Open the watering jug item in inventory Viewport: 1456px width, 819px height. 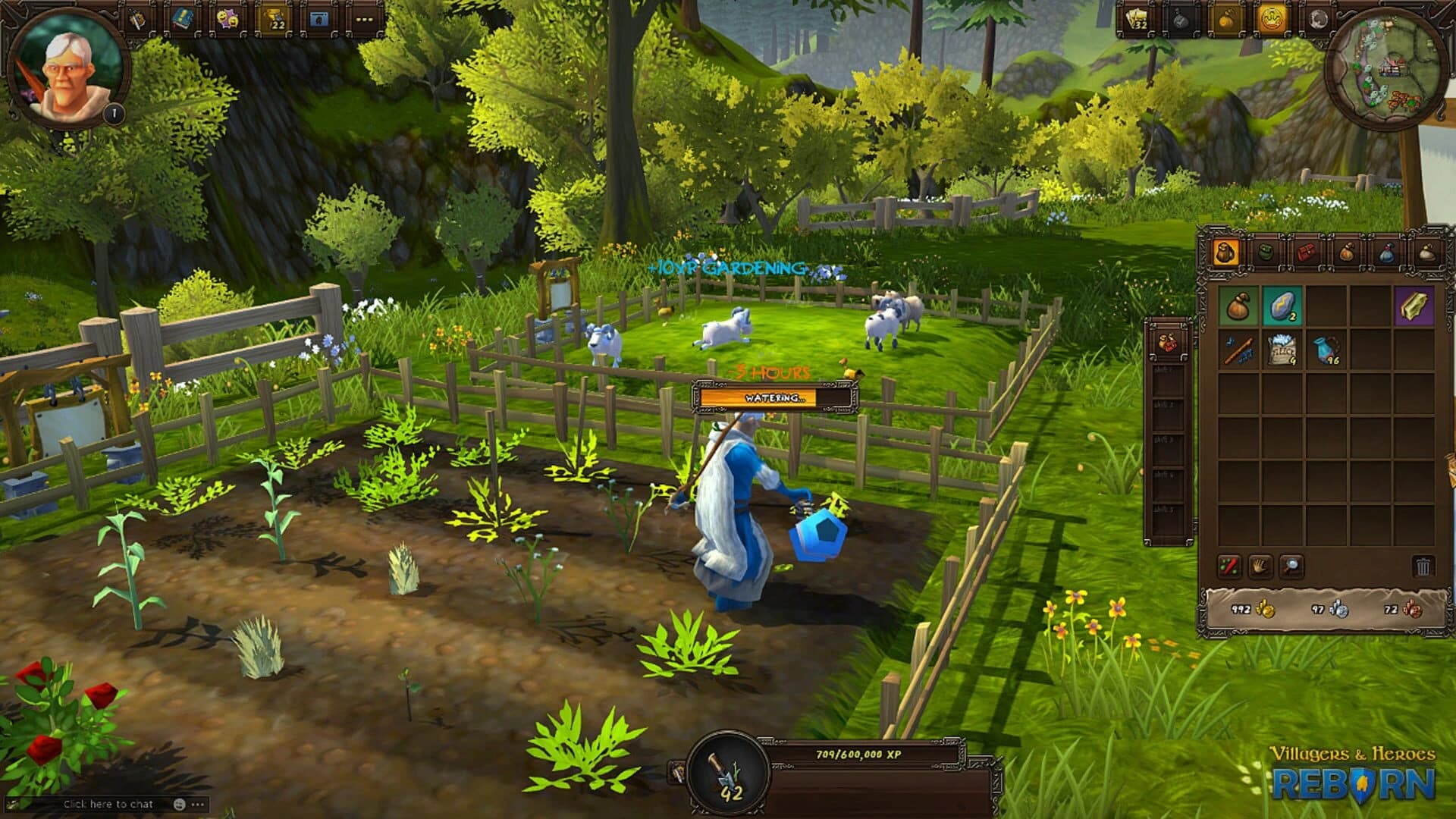[x=1323, y=350]
